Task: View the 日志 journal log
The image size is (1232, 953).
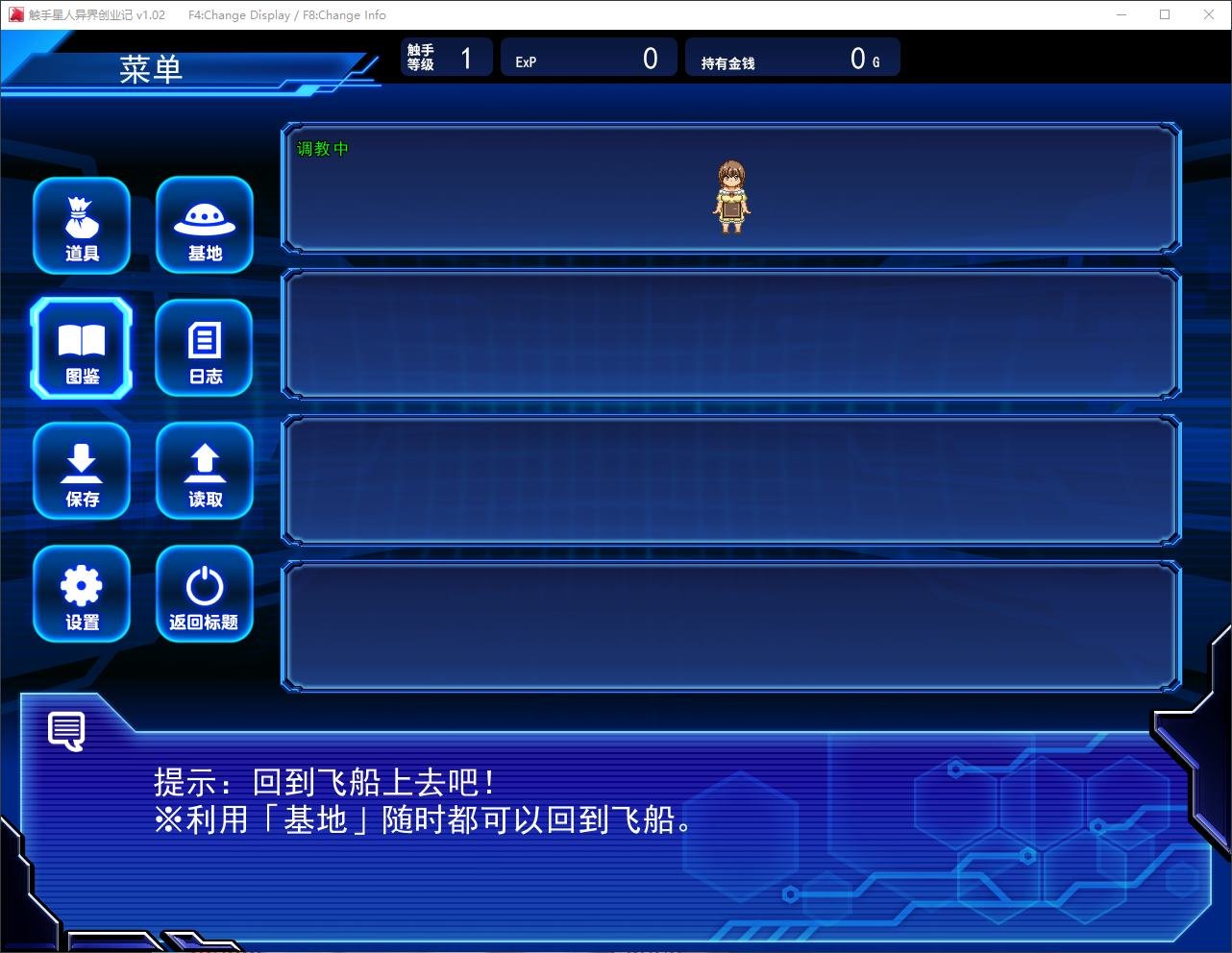Action: [x=205, y=348]
